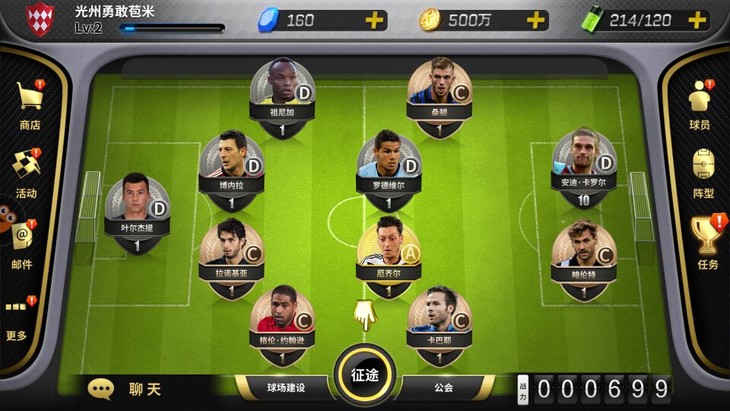
Task: Refill green energy with the plus button
Action: tap(699, 20)
